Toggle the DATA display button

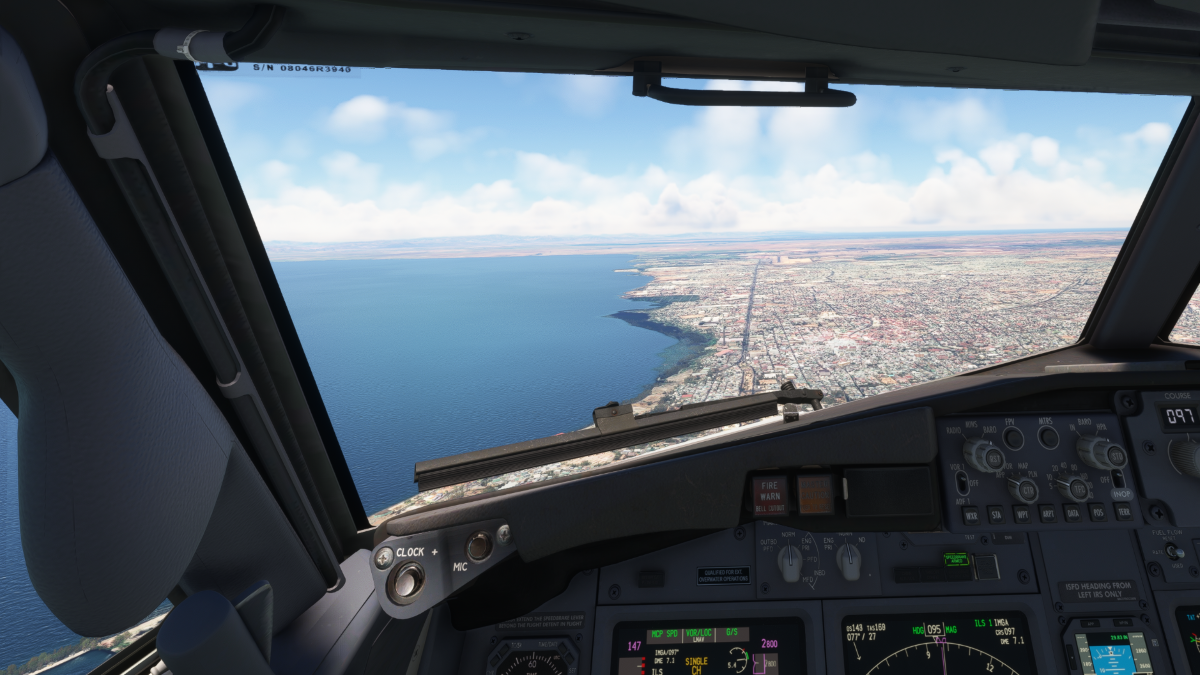pos(1073,515)
